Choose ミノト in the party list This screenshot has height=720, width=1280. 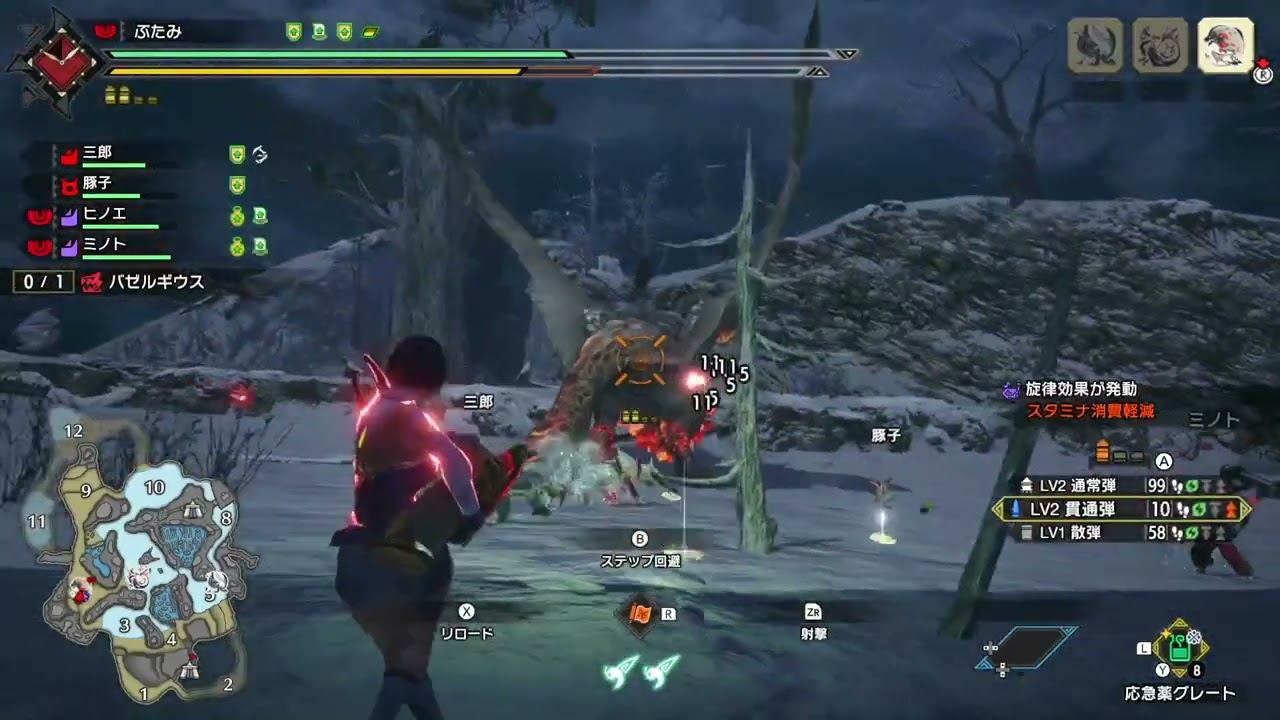[x=104, y=244]
